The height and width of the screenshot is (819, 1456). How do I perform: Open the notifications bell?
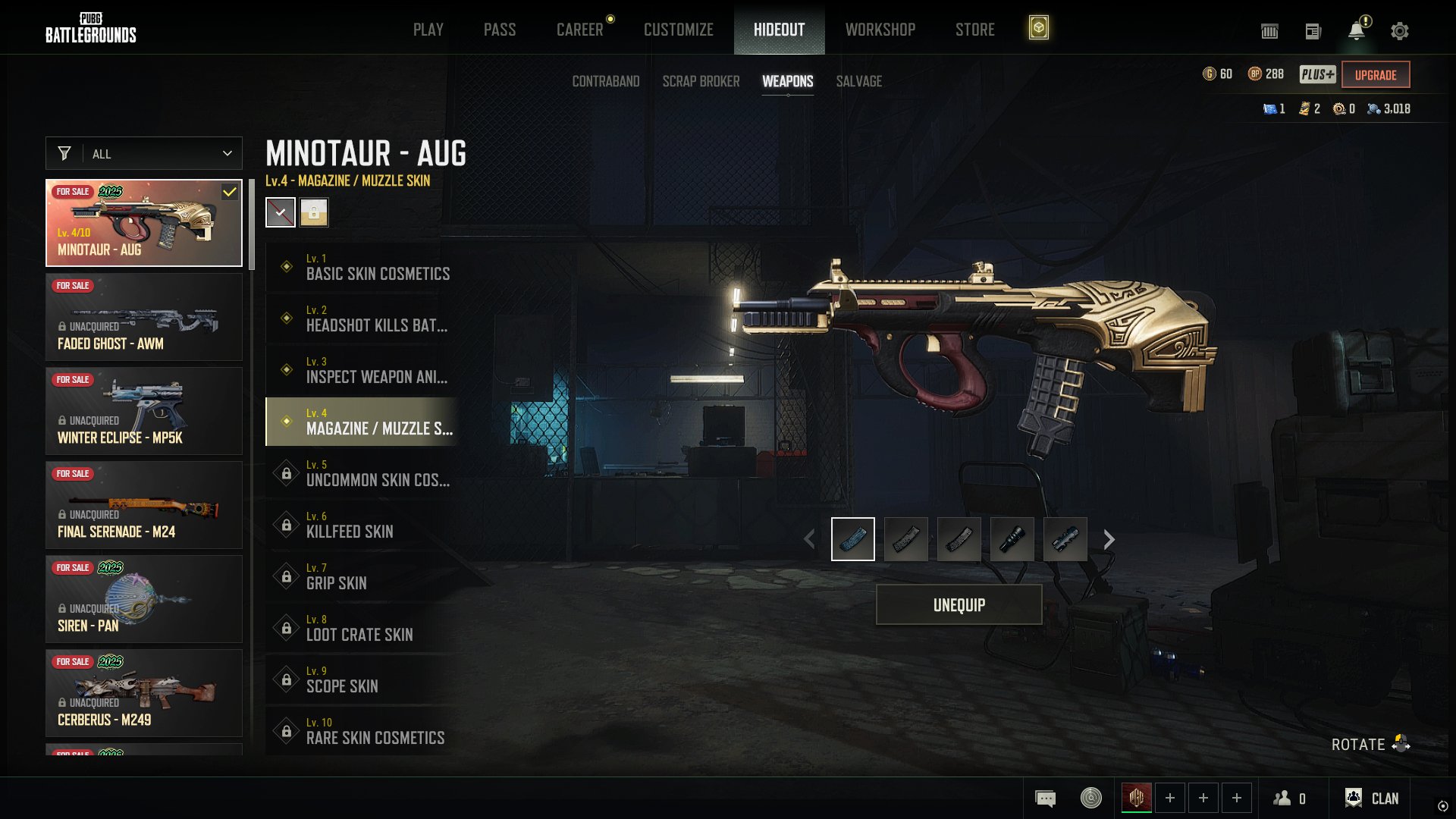(x=1356, y=31)
